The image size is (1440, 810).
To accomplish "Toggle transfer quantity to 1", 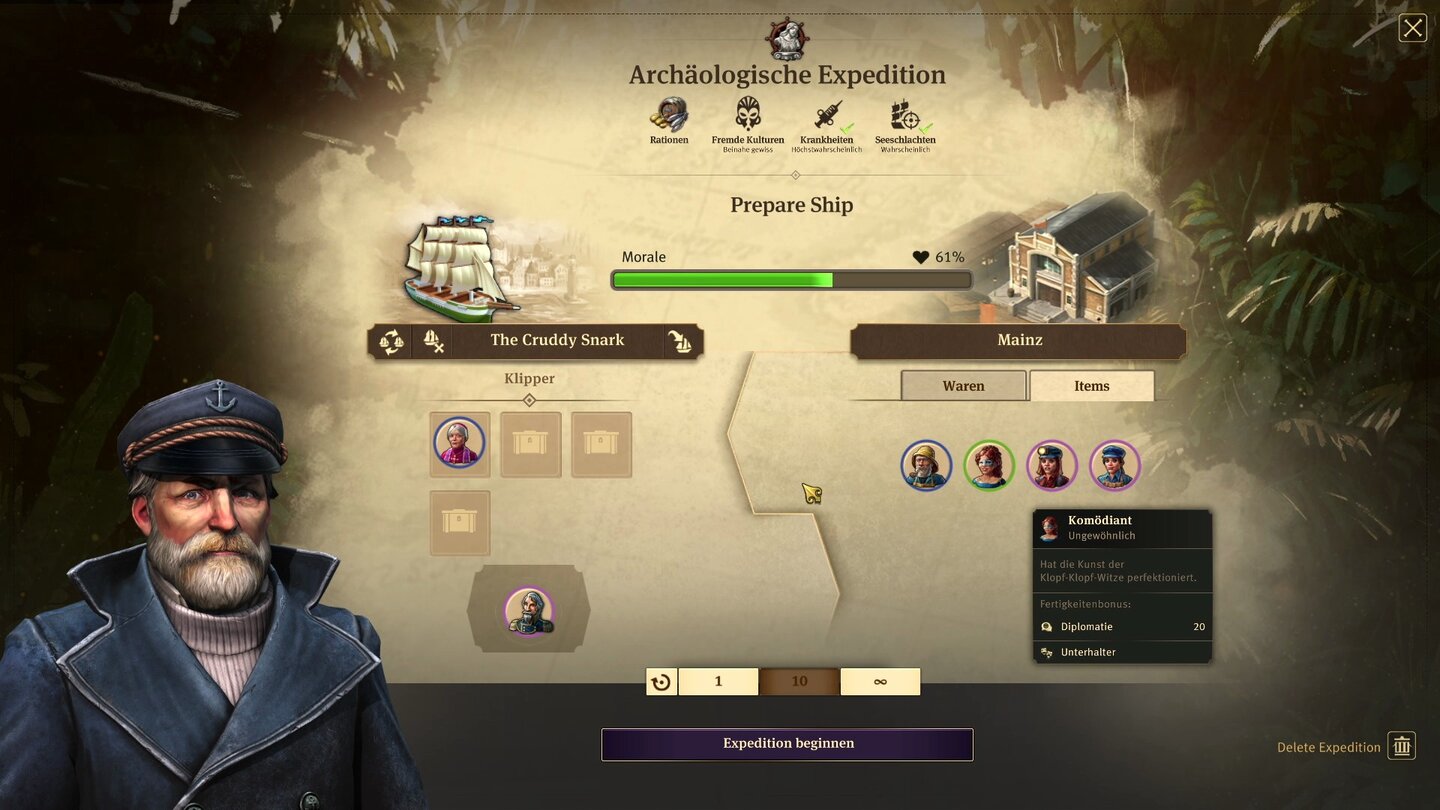I will point(718,681).
